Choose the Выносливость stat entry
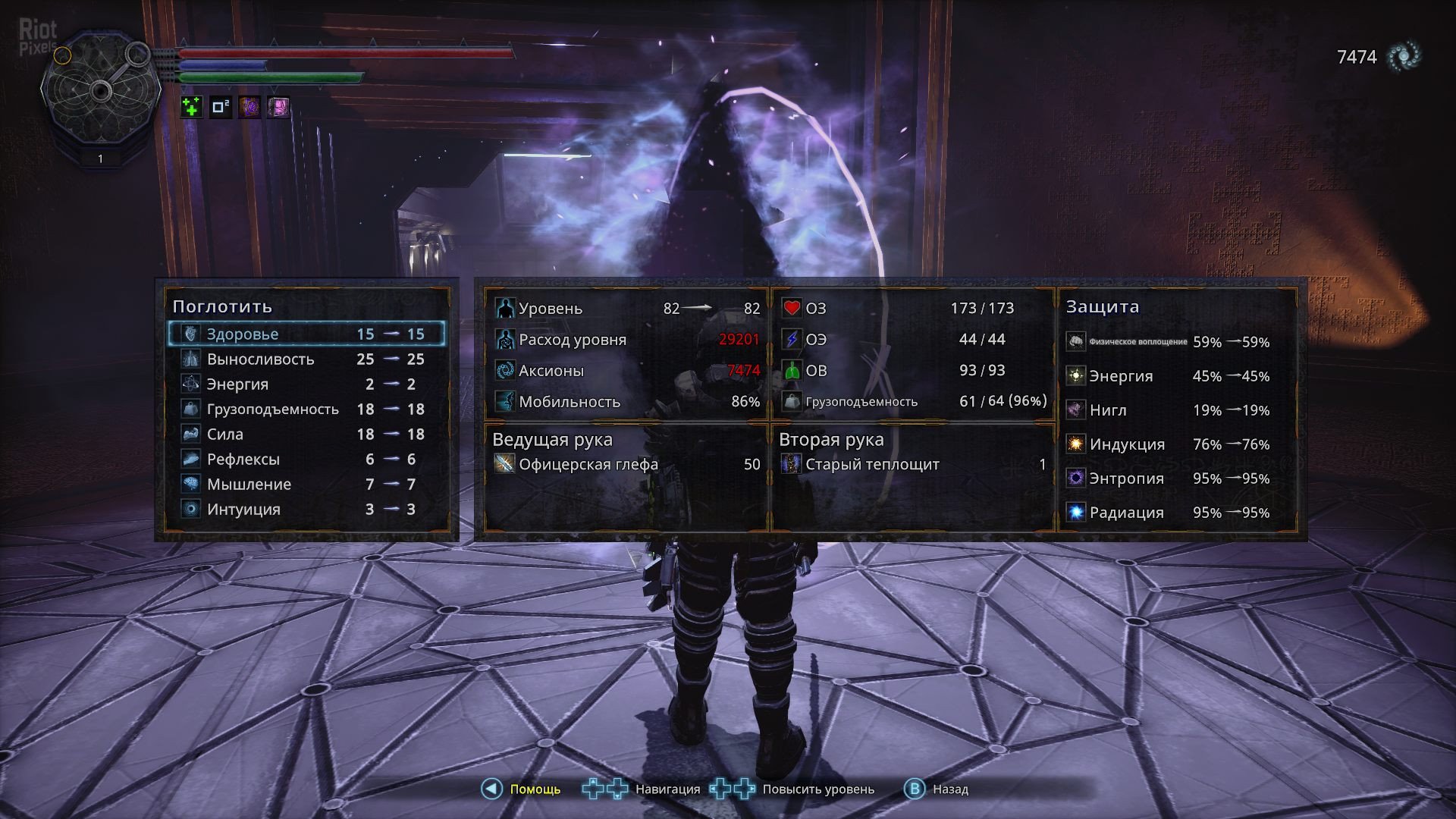Screen dimensions: 1456x819 (306, 359)
